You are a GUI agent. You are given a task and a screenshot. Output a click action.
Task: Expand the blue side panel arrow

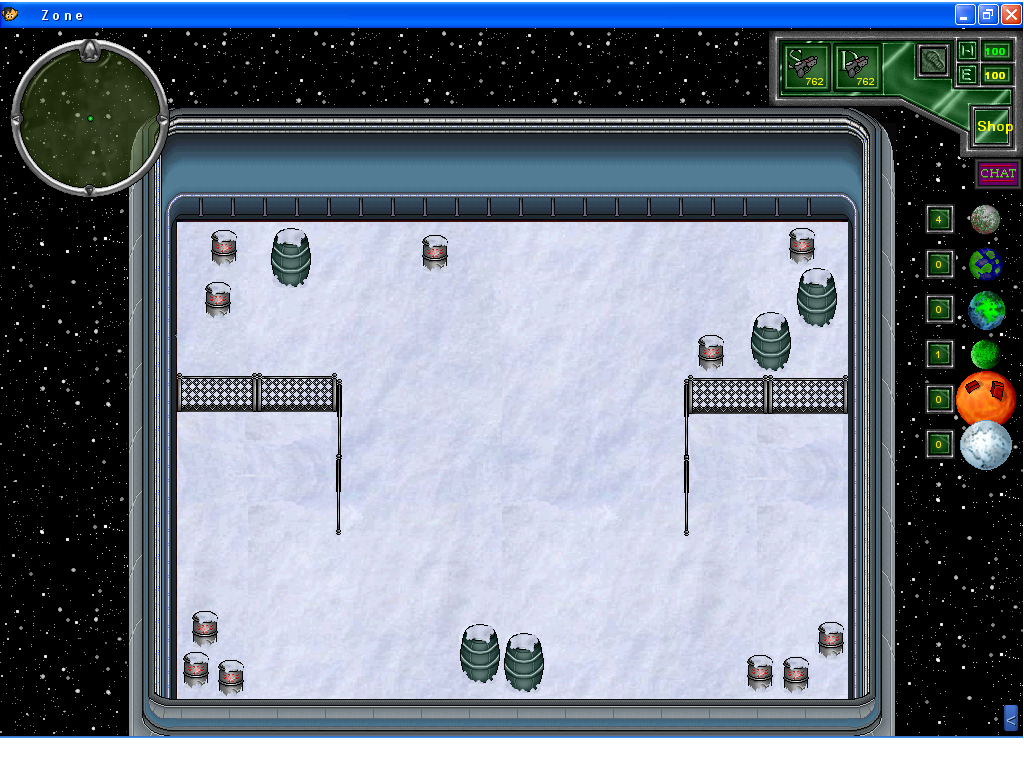pos(1011,717)
